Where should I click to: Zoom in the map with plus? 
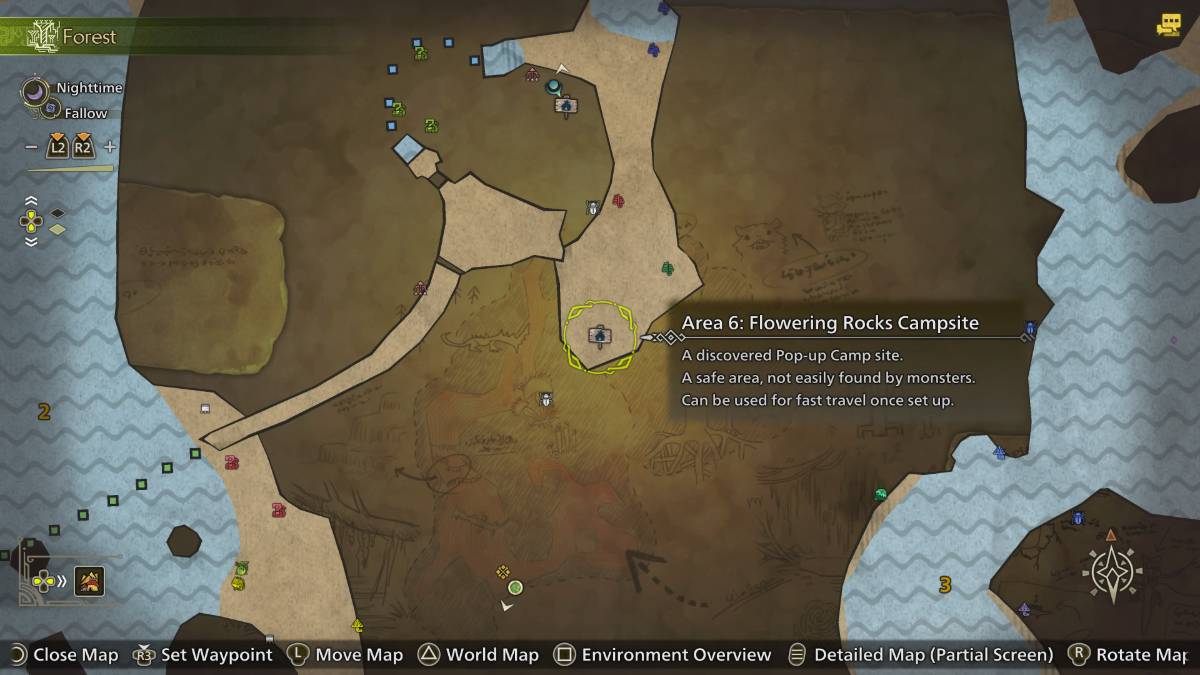click(110, 147)
